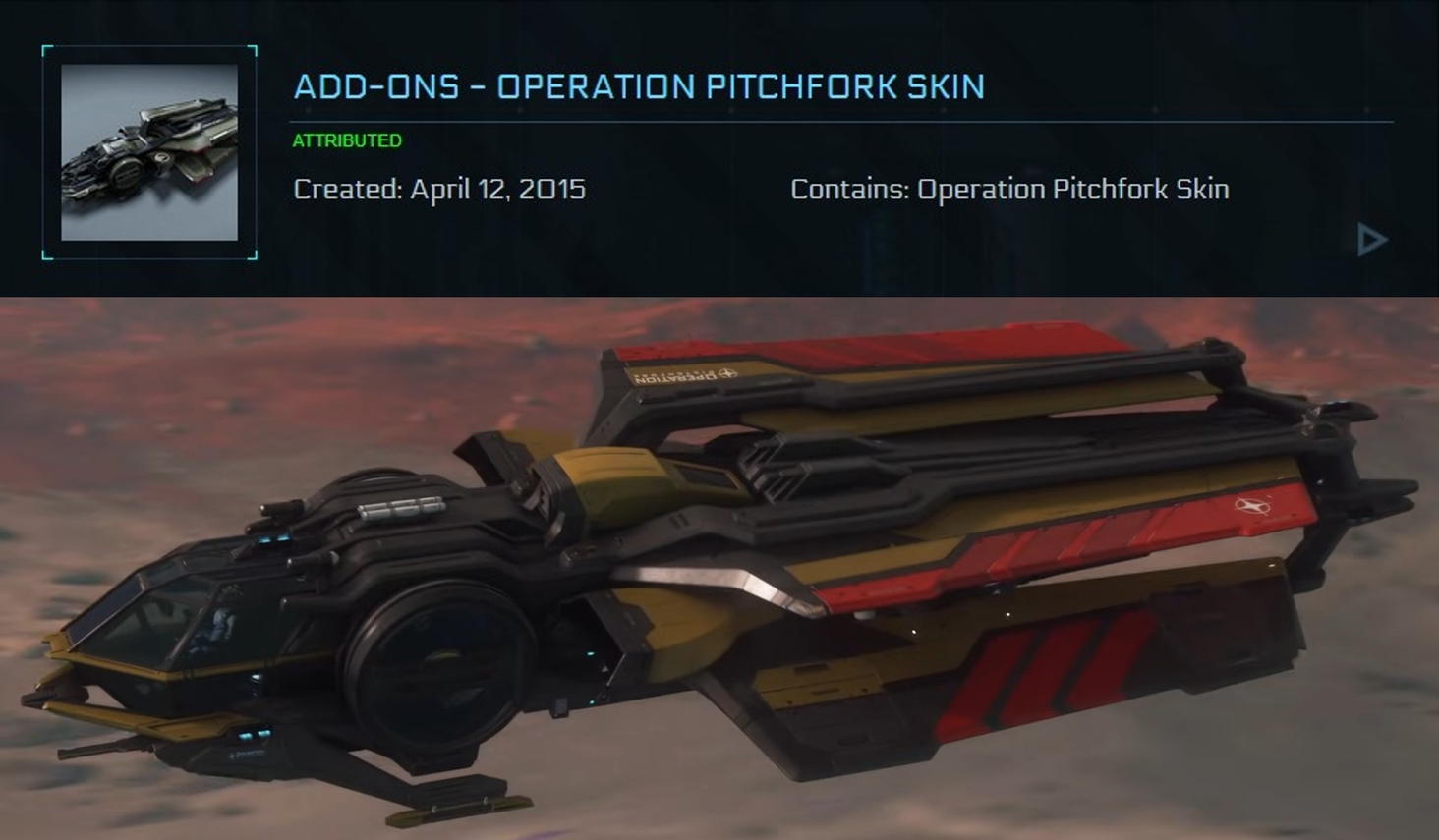
Task: Click the ADD-ONS – OPERATION PITCHFORK SKIN title
Action: 637,87
